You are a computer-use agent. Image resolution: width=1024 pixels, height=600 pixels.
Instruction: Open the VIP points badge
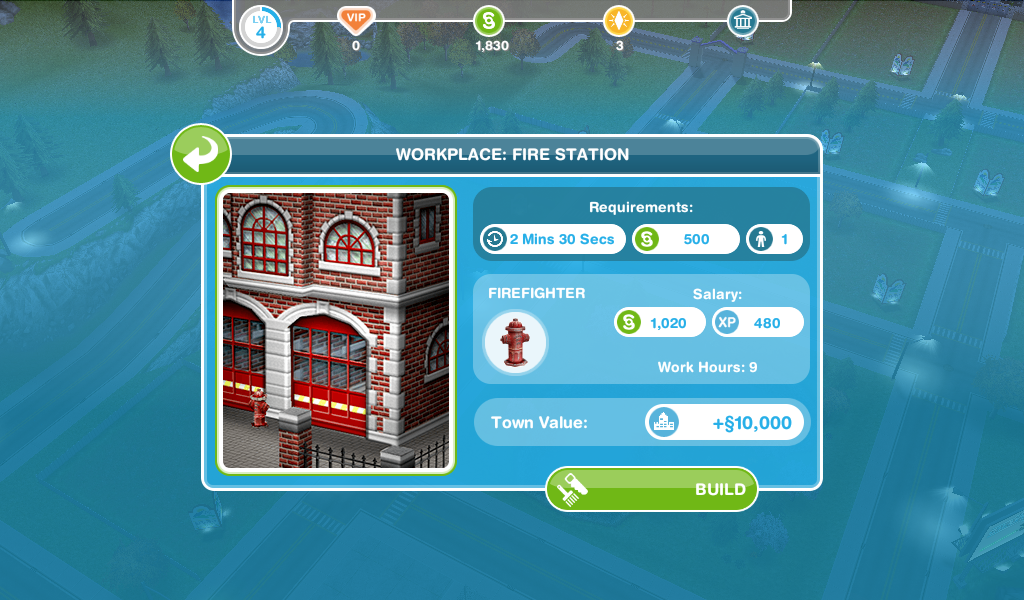(x=356, y=19)
